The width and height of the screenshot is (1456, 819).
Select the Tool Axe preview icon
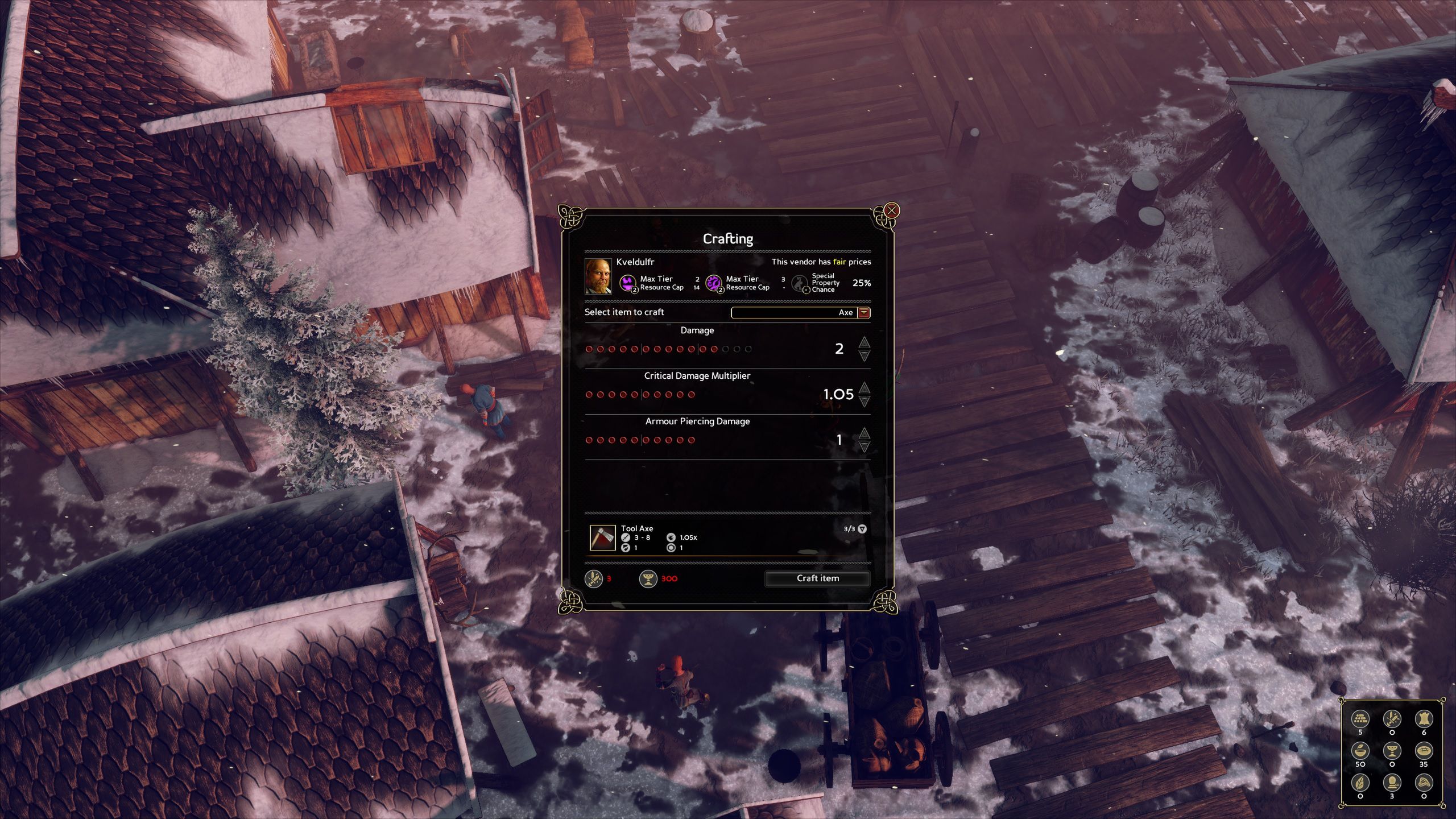click(602, 538)
